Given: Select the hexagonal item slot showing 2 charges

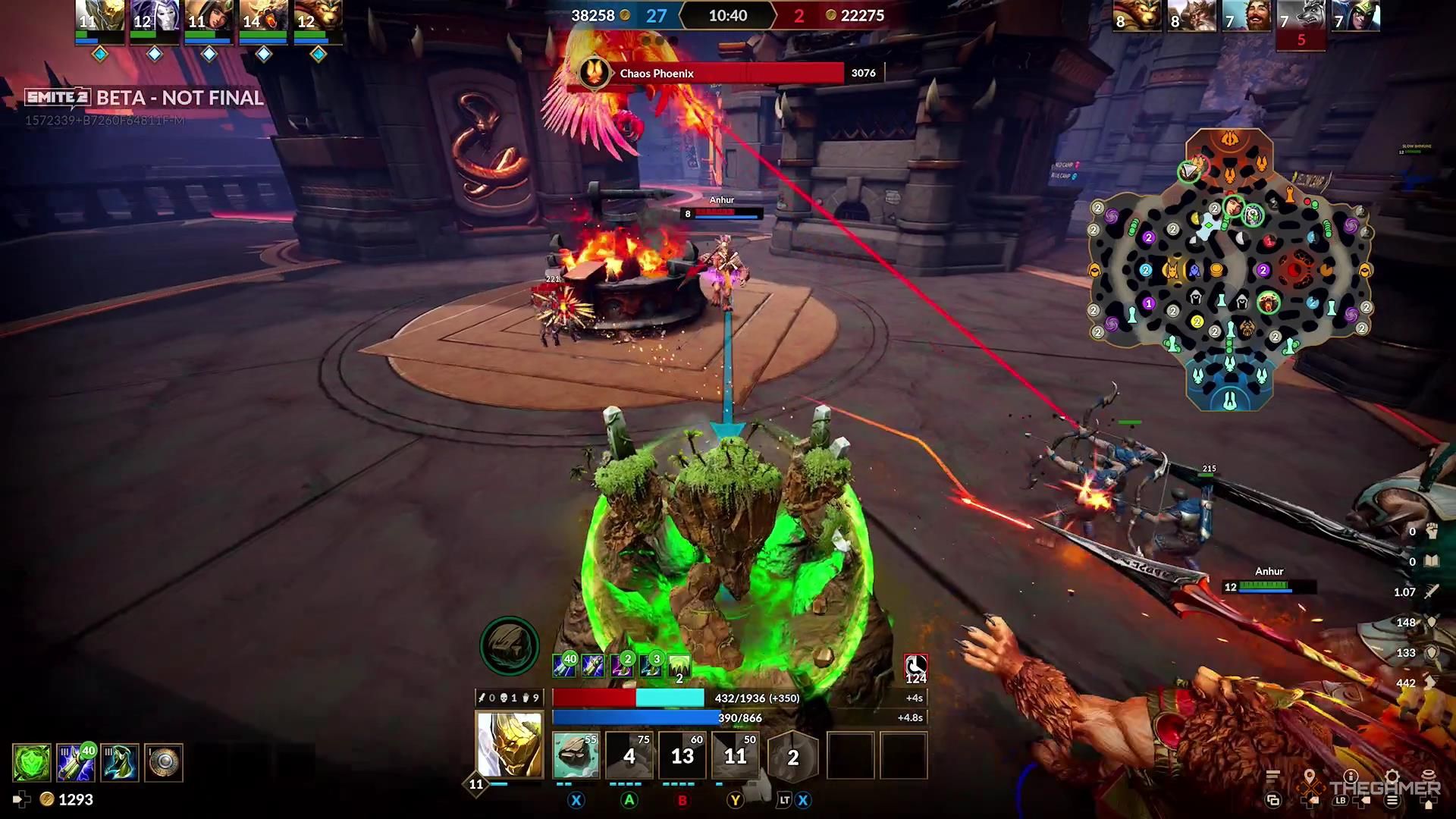Looking at the screenshot, I should 792,755.
